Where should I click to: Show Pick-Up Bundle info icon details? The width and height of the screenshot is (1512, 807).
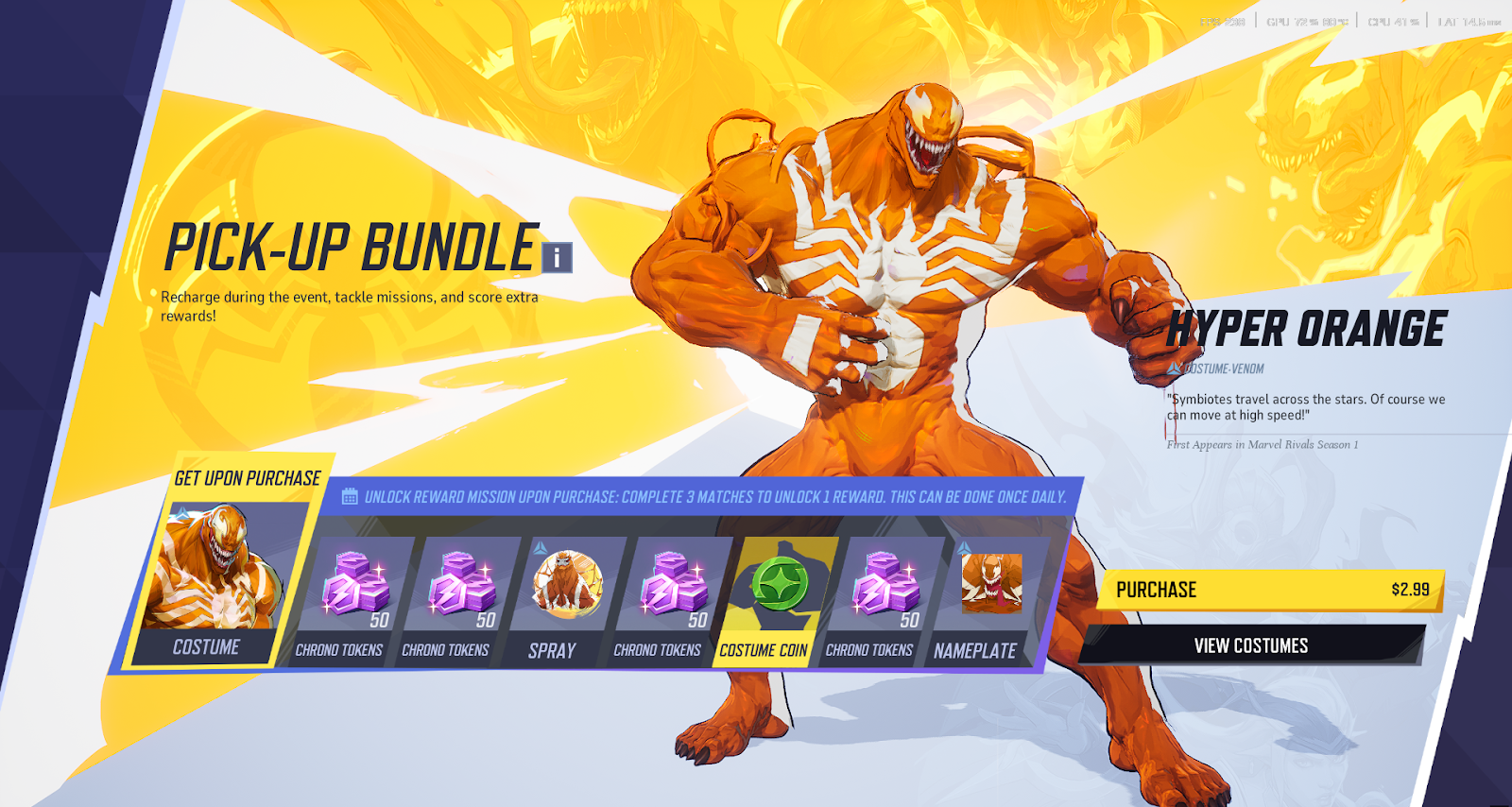pos(558,257)
